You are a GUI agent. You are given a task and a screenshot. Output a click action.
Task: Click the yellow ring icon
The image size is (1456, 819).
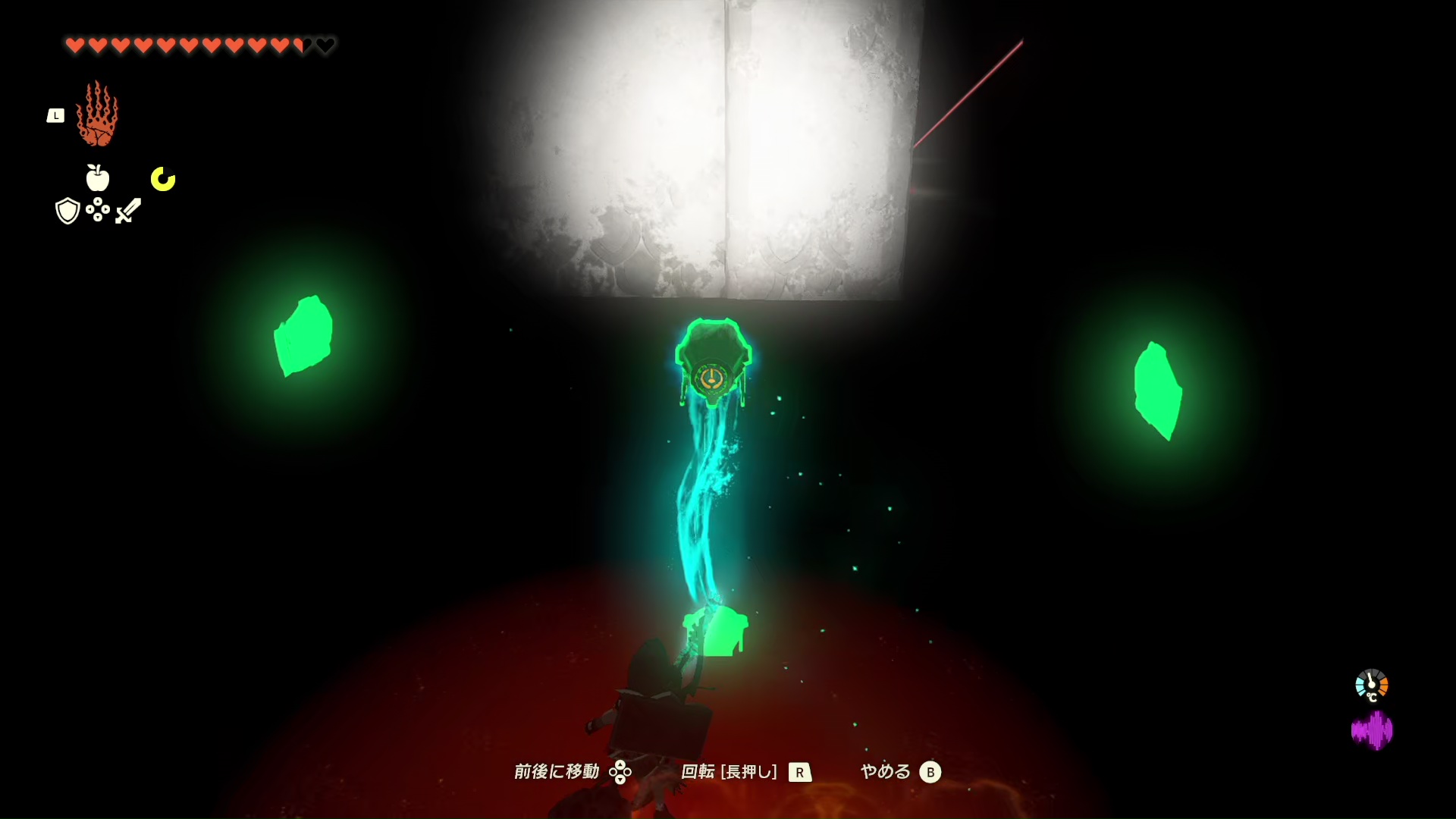coord(163,179)
